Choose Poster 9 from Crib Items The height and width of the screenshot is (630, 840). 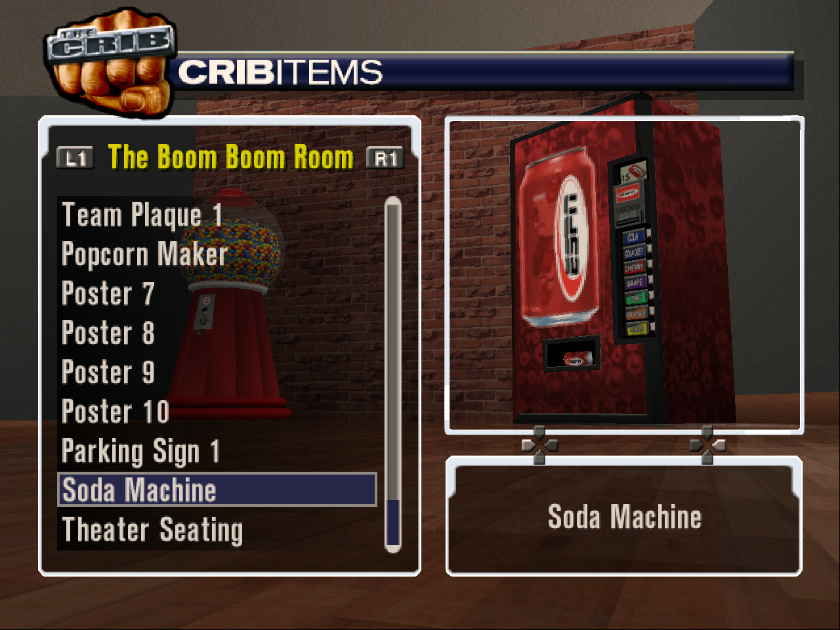point(108,372)
